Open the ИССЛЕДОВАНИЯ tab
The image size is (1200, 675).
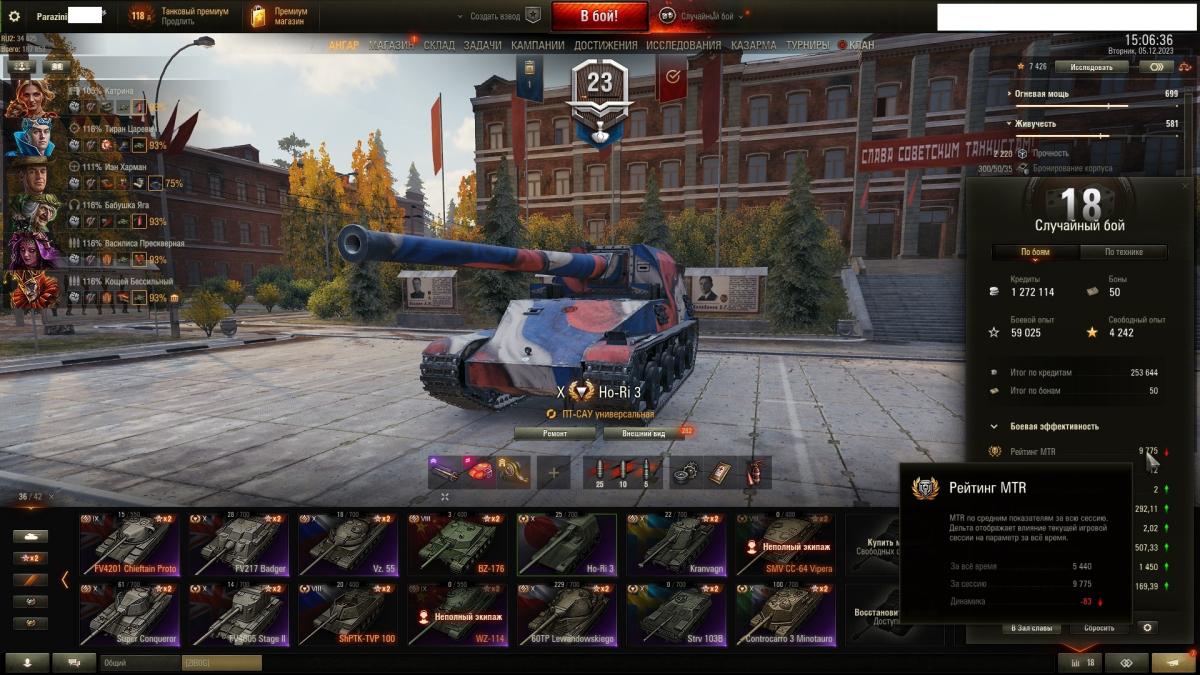click(x=683, y=45)
